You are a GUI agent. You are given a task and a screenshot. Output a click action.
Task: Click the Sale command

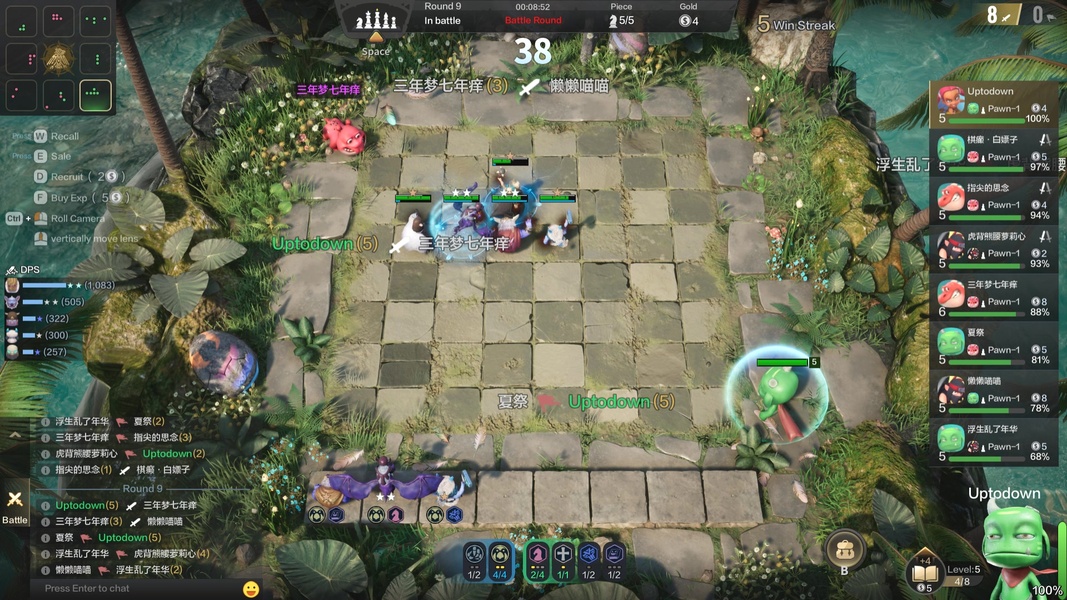coord(60,156)
